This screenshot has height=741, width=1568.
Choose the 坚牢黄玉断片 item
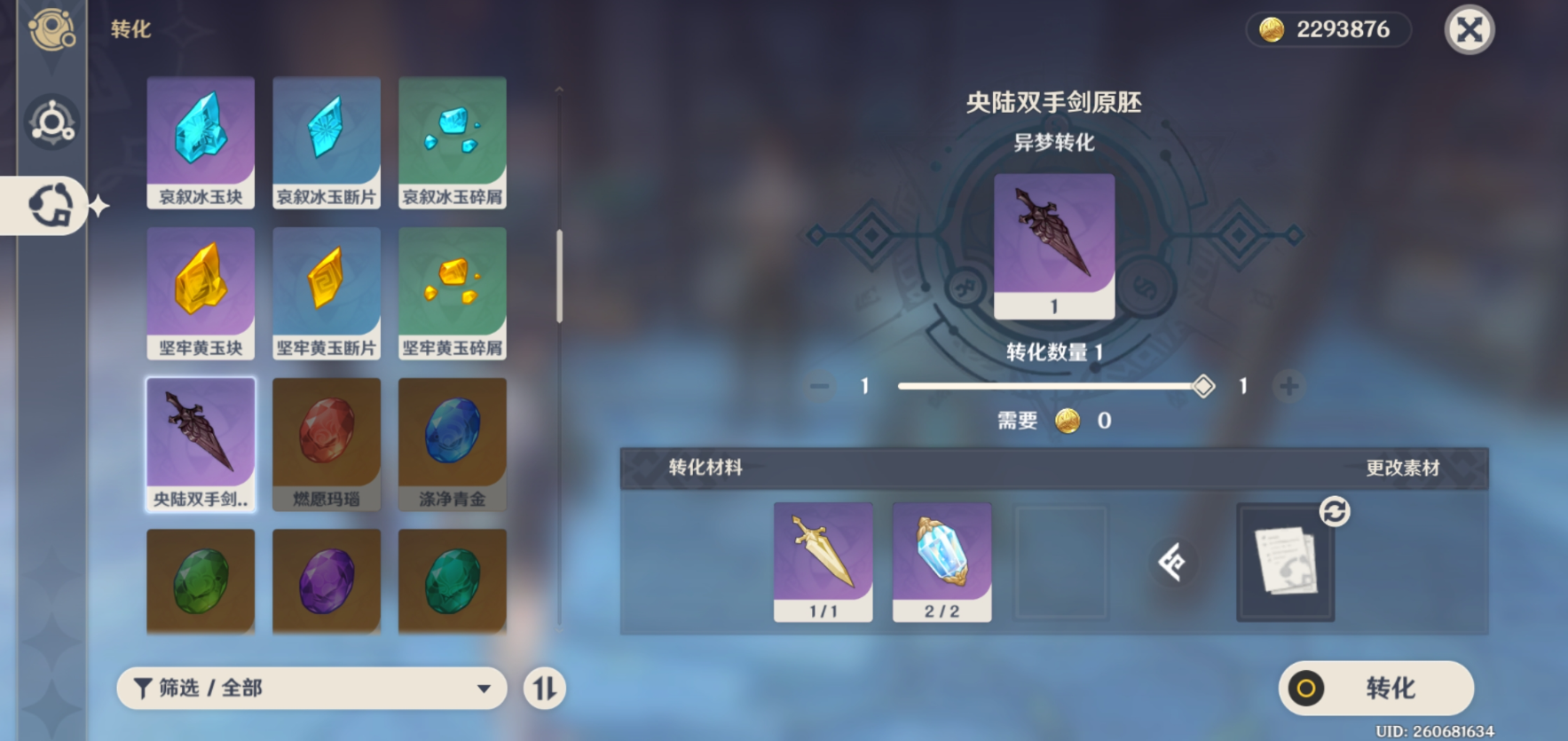click(327, 293)
